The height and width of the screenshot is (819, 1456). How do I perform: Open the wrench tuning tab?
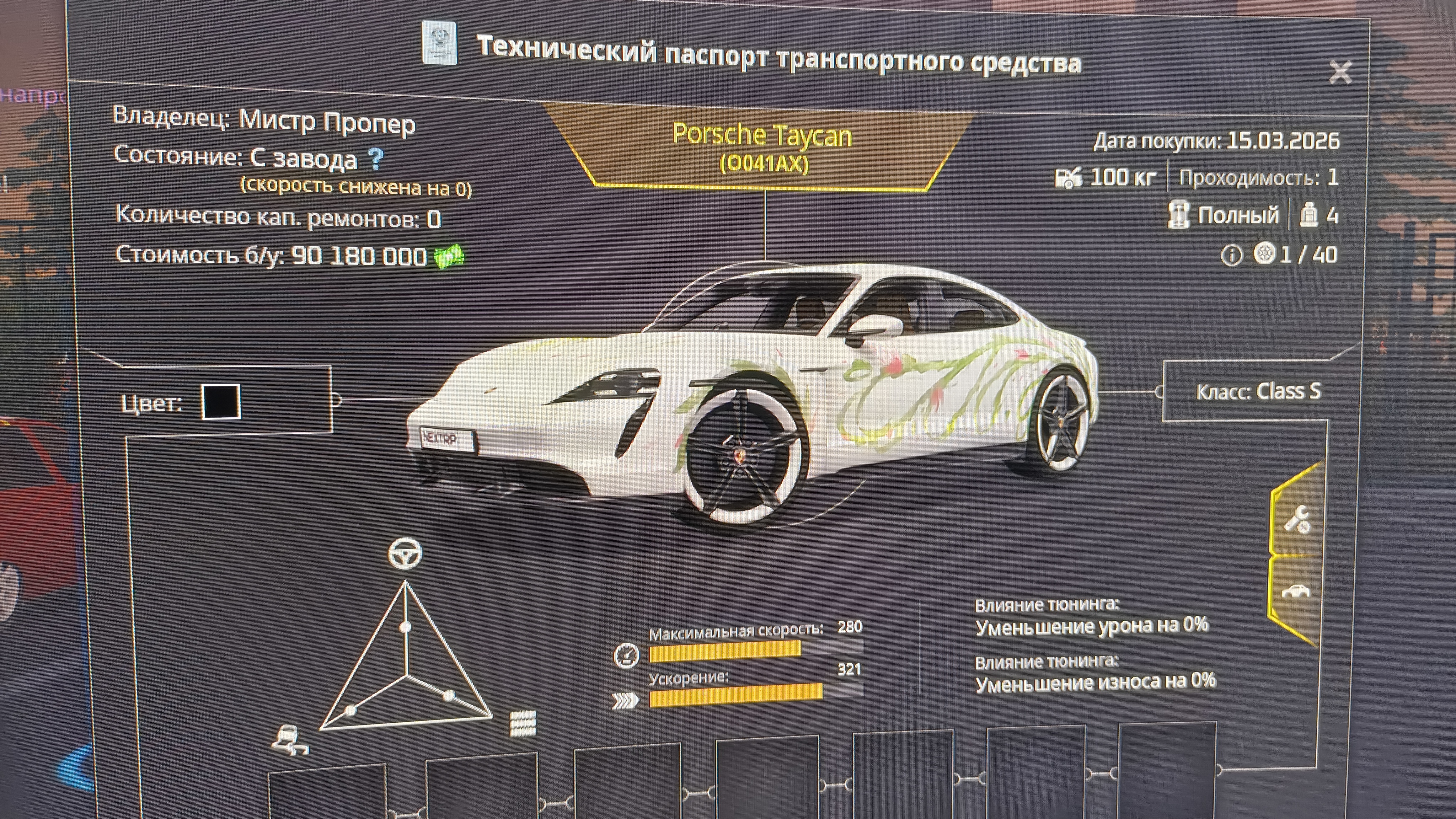pos(1297,519)
